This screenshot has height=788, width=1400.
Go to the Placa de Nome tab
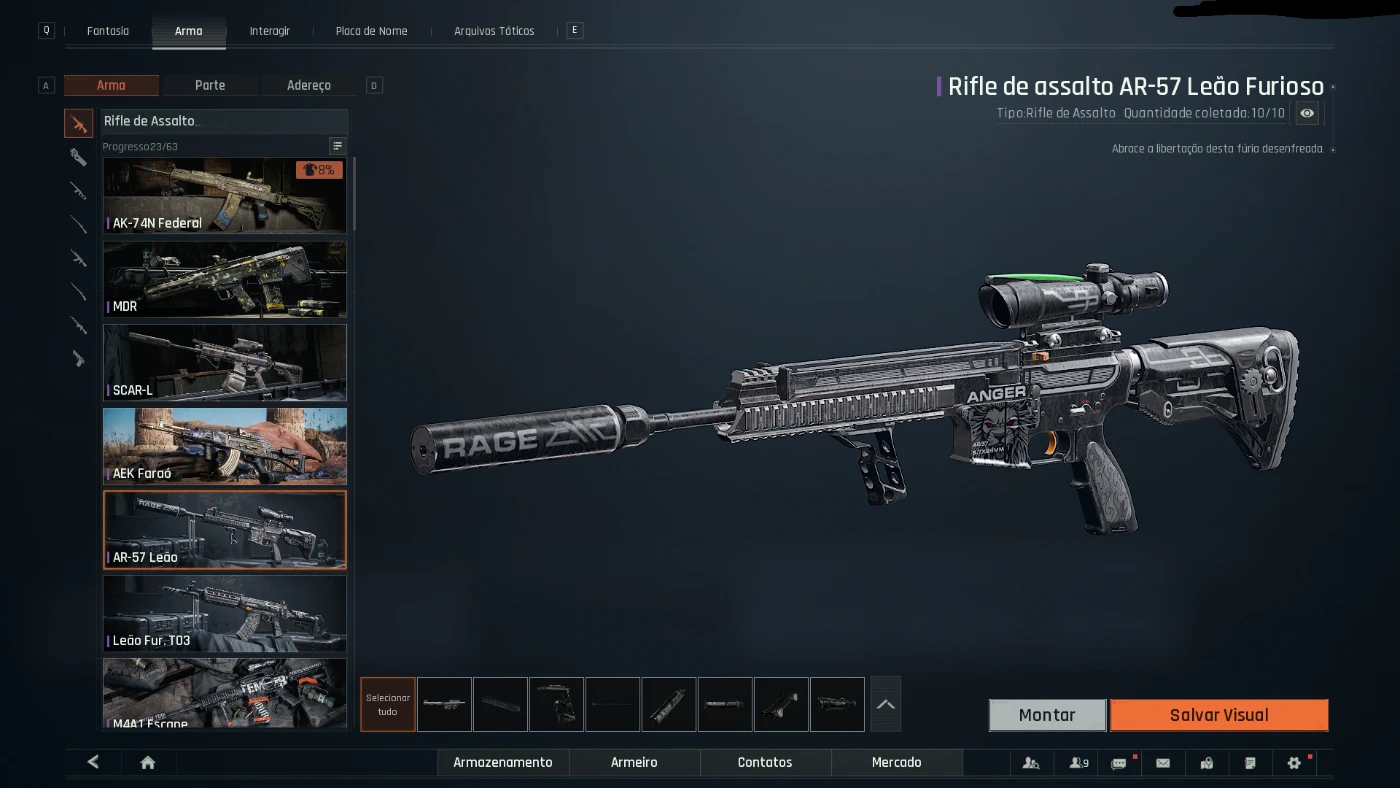pyautogui.click(x=371, y=31)
